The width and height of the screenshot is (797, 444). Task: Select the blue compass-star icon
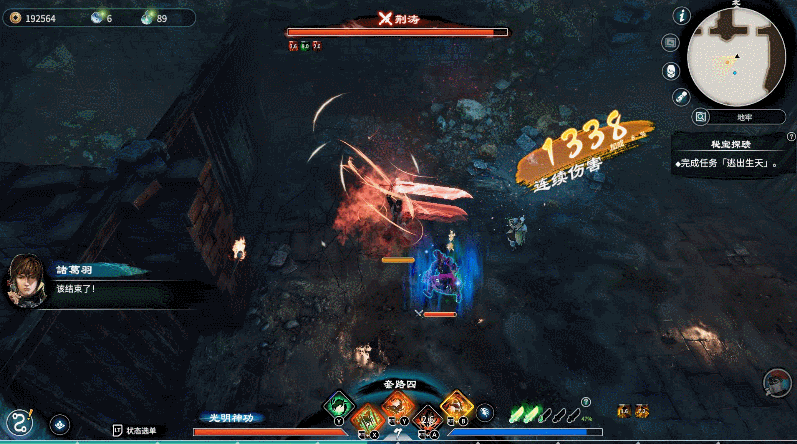[x=59, y=424]
